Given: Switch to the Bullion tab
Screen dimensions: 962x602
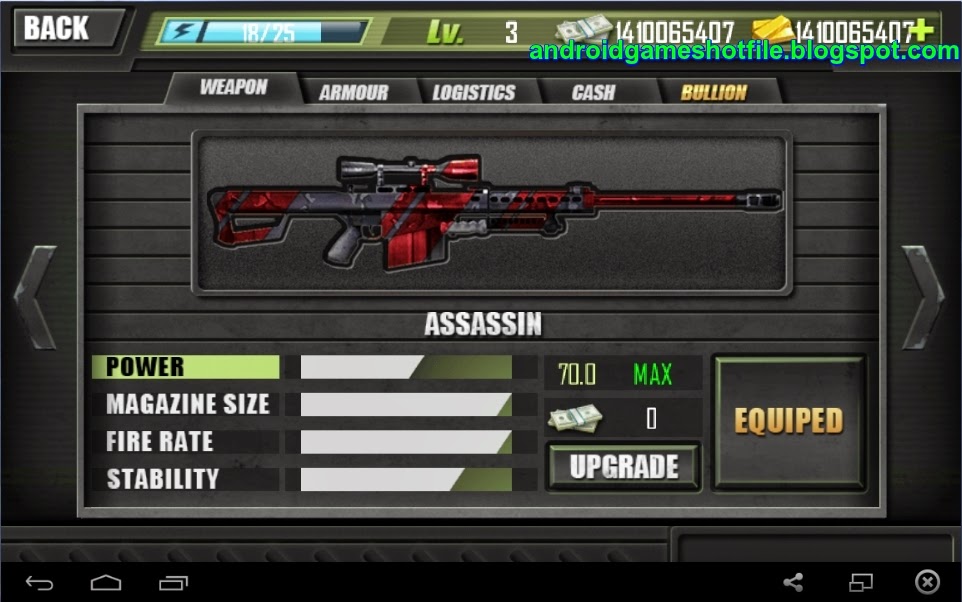Looking at the screenshot, I should coord(713,92).
